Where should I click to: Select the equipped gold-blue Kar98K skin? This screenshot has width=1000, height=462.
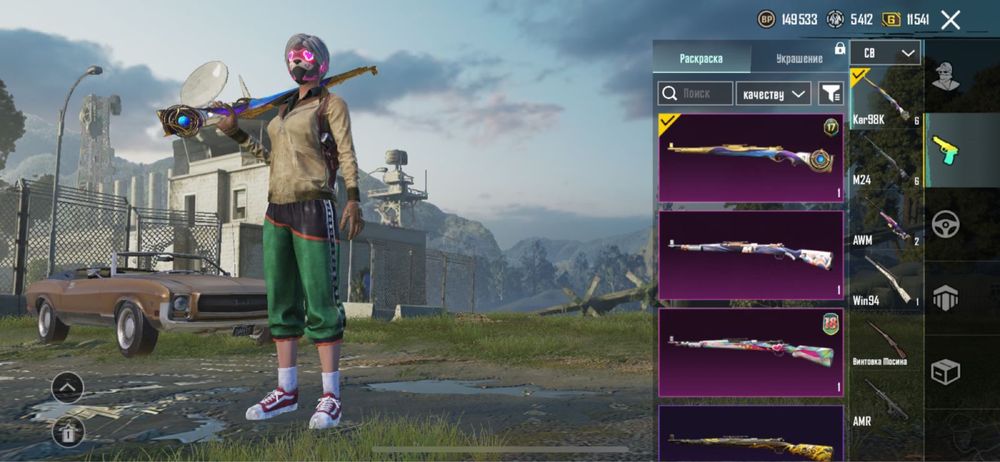tap(750, 157)
